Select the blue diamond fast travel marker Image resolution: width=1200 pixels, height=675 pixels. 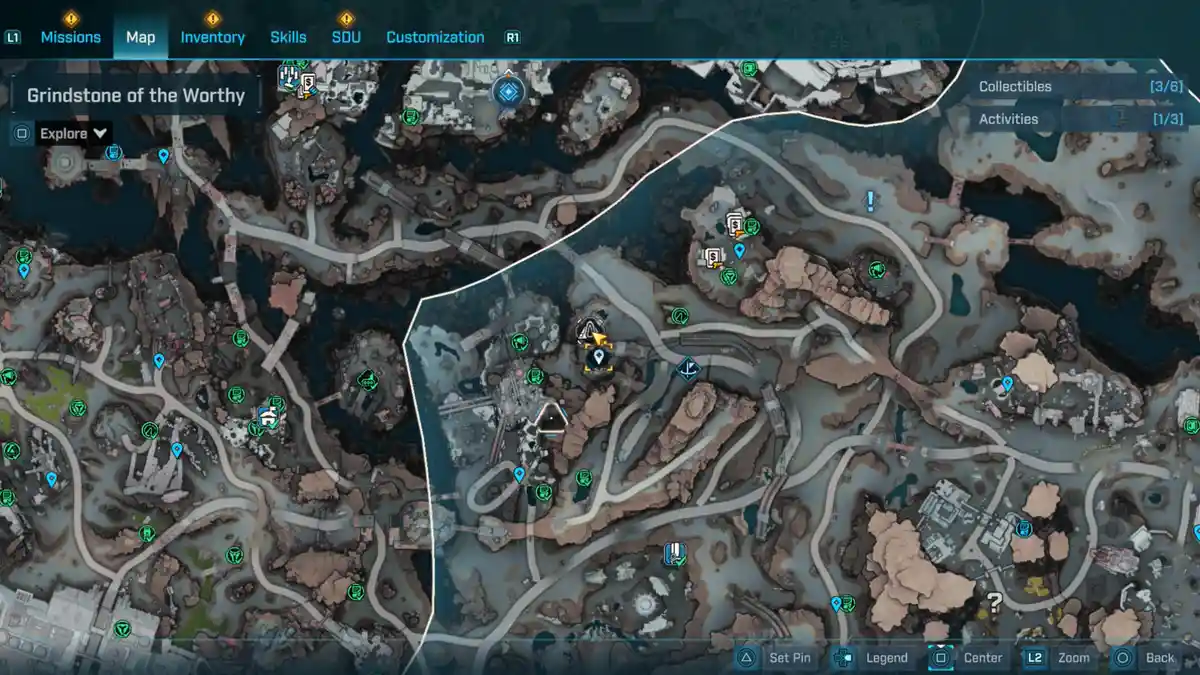pos(508,93)
